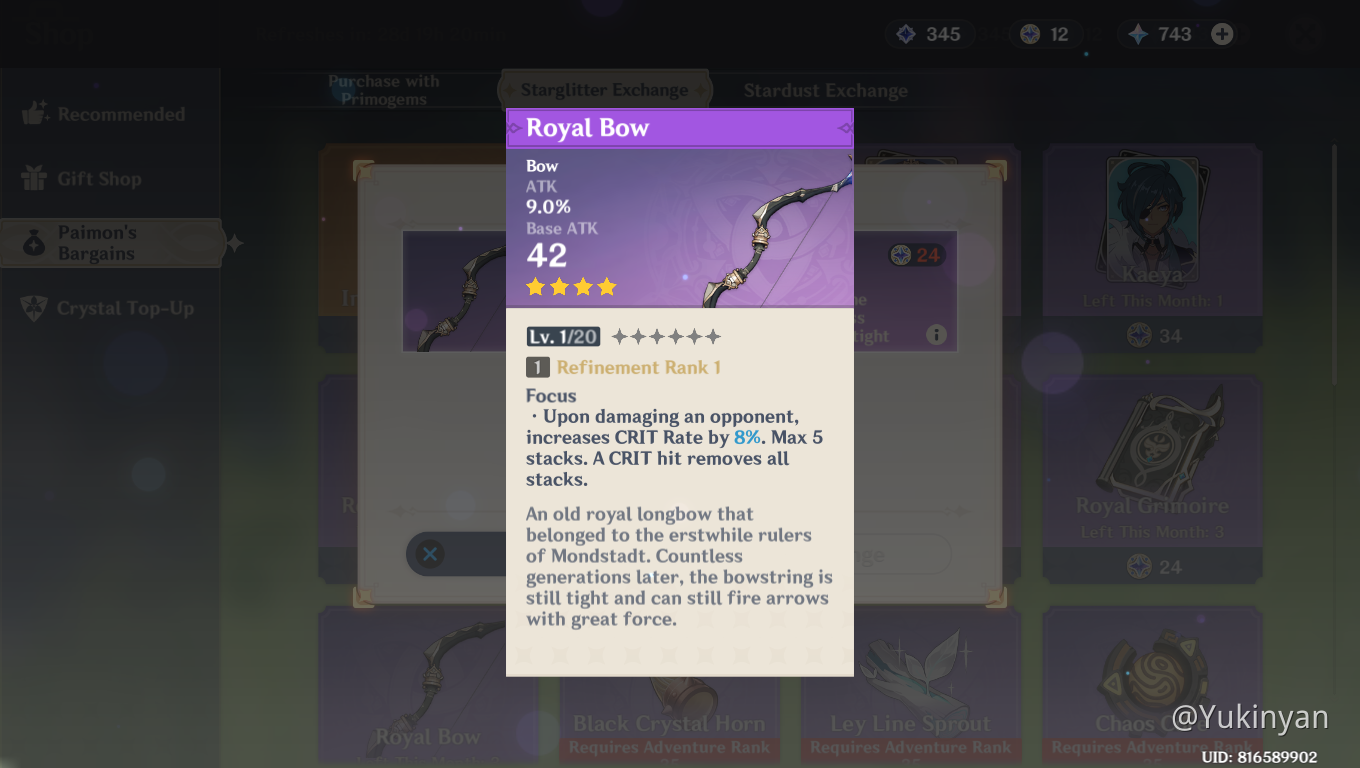Select the Ley Line Sprout item
The width and height of the screenshot is (1360, 768).
coord(910,690)
